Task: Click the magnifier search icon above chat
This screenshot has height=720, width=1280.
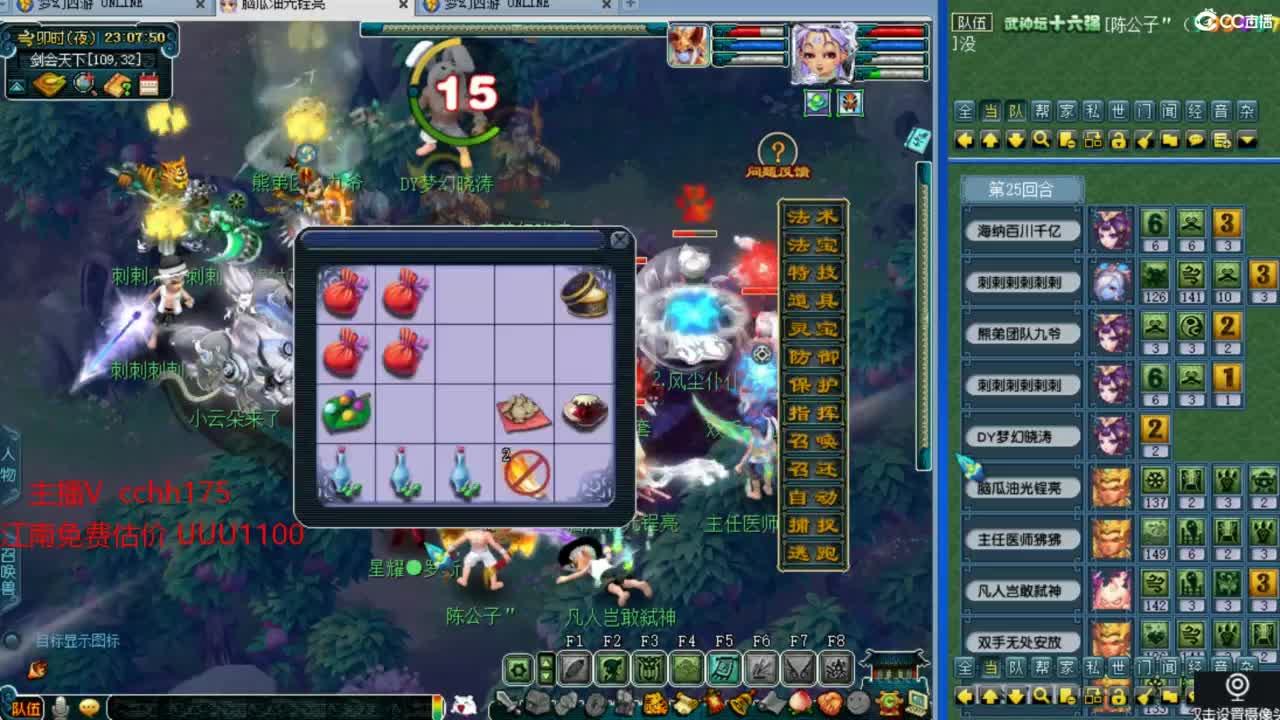Action: (1040, 140)
